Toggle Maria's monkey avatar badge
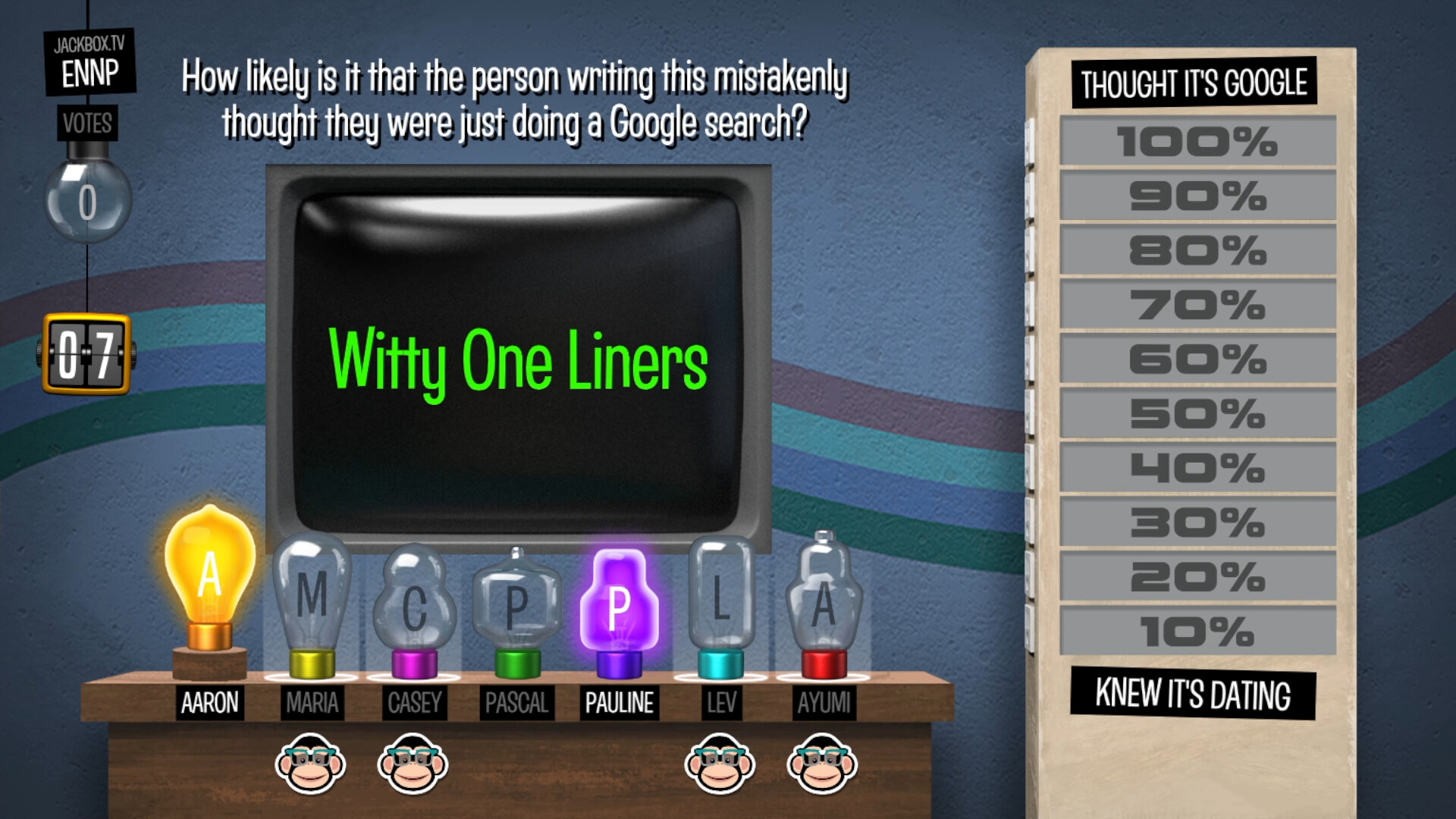Screen dimensions: 1456x819 [312, 764]
